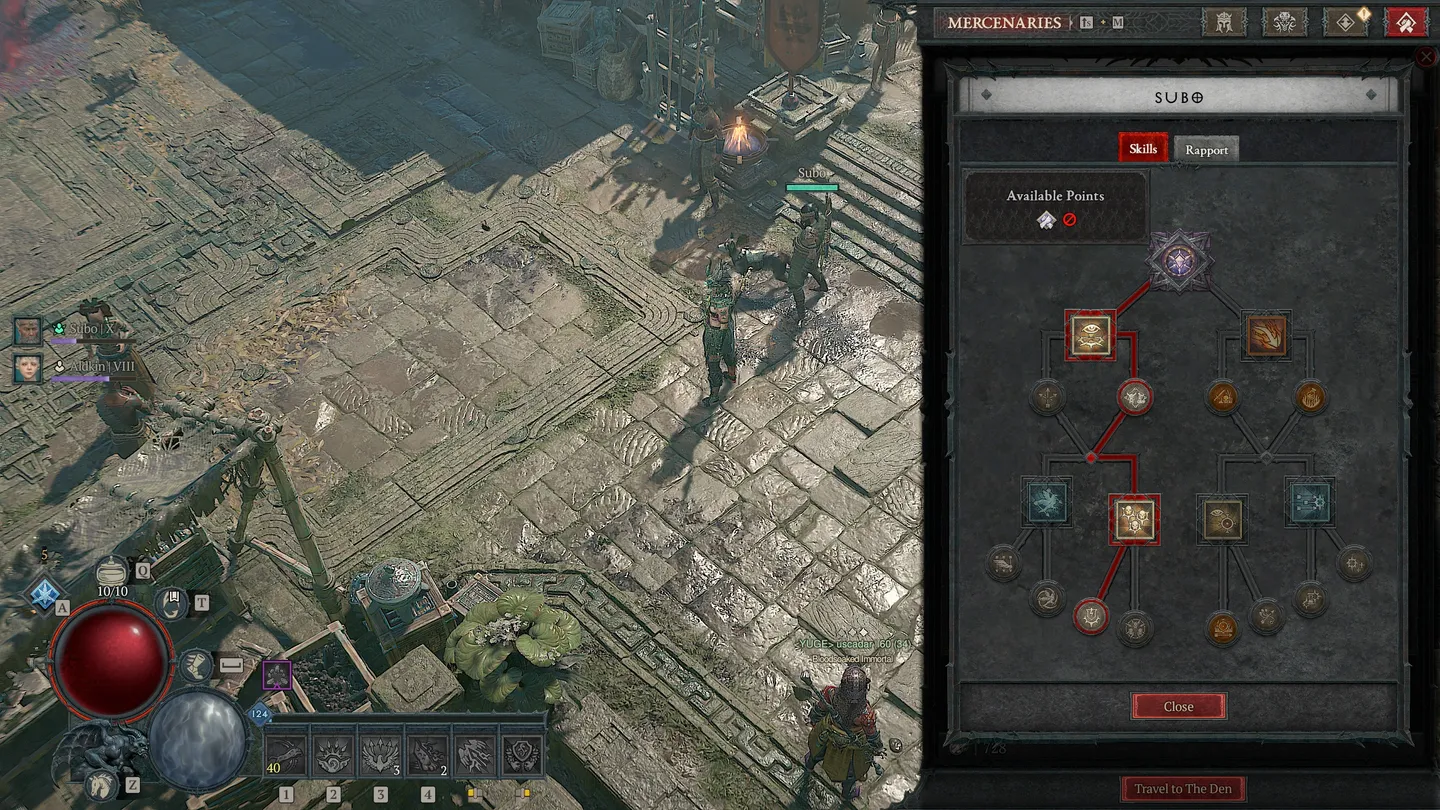Click the mercenary icon with the alert badge
The width and height of the screenshot is (1440, 810).
pyautogui.click(x=1343, y=22)
